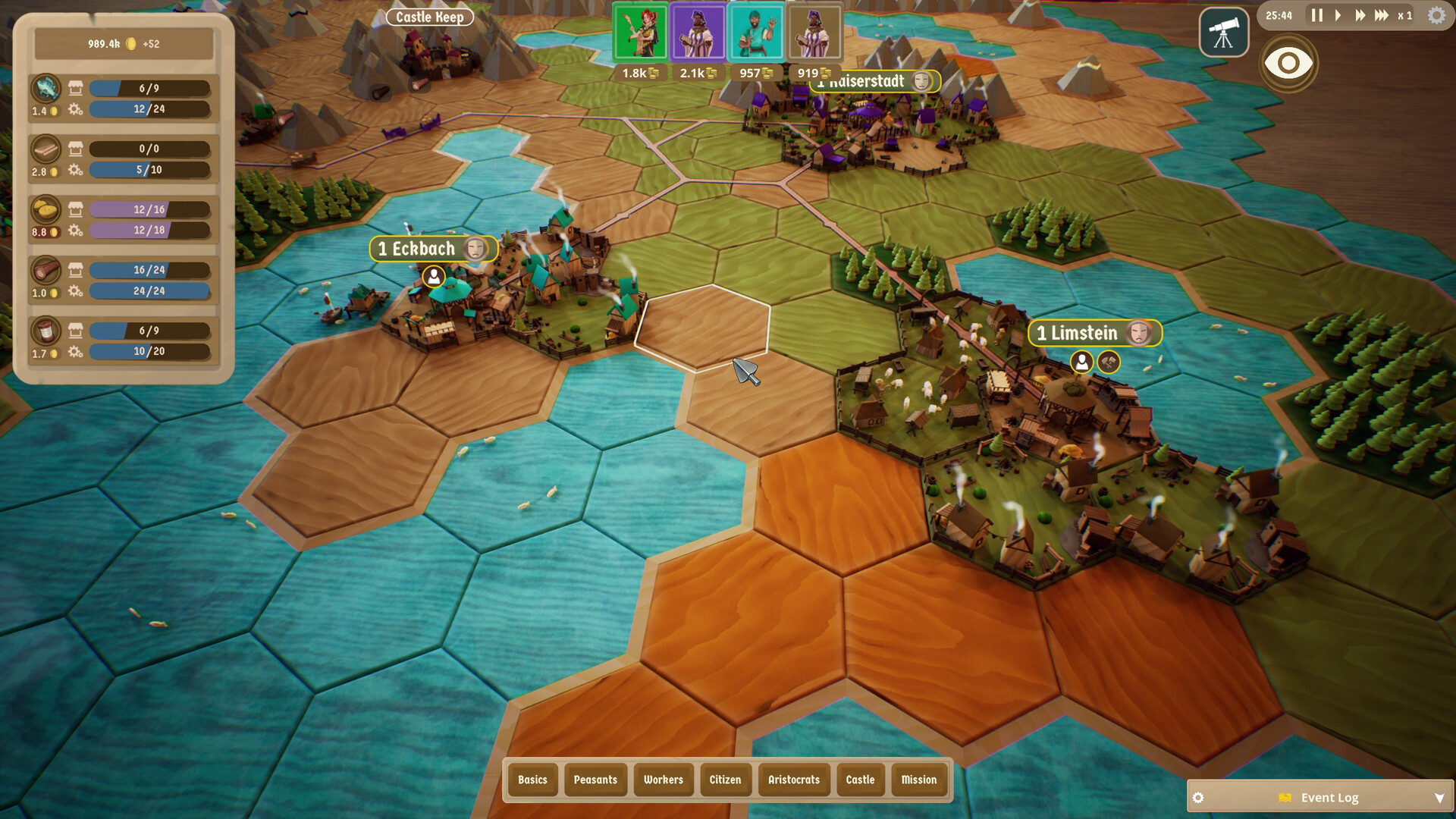Image resolution: width=1456 pixels, height=819 pixels.
Task: Pause the game with the pause button
Action: tap(1318, 14)
